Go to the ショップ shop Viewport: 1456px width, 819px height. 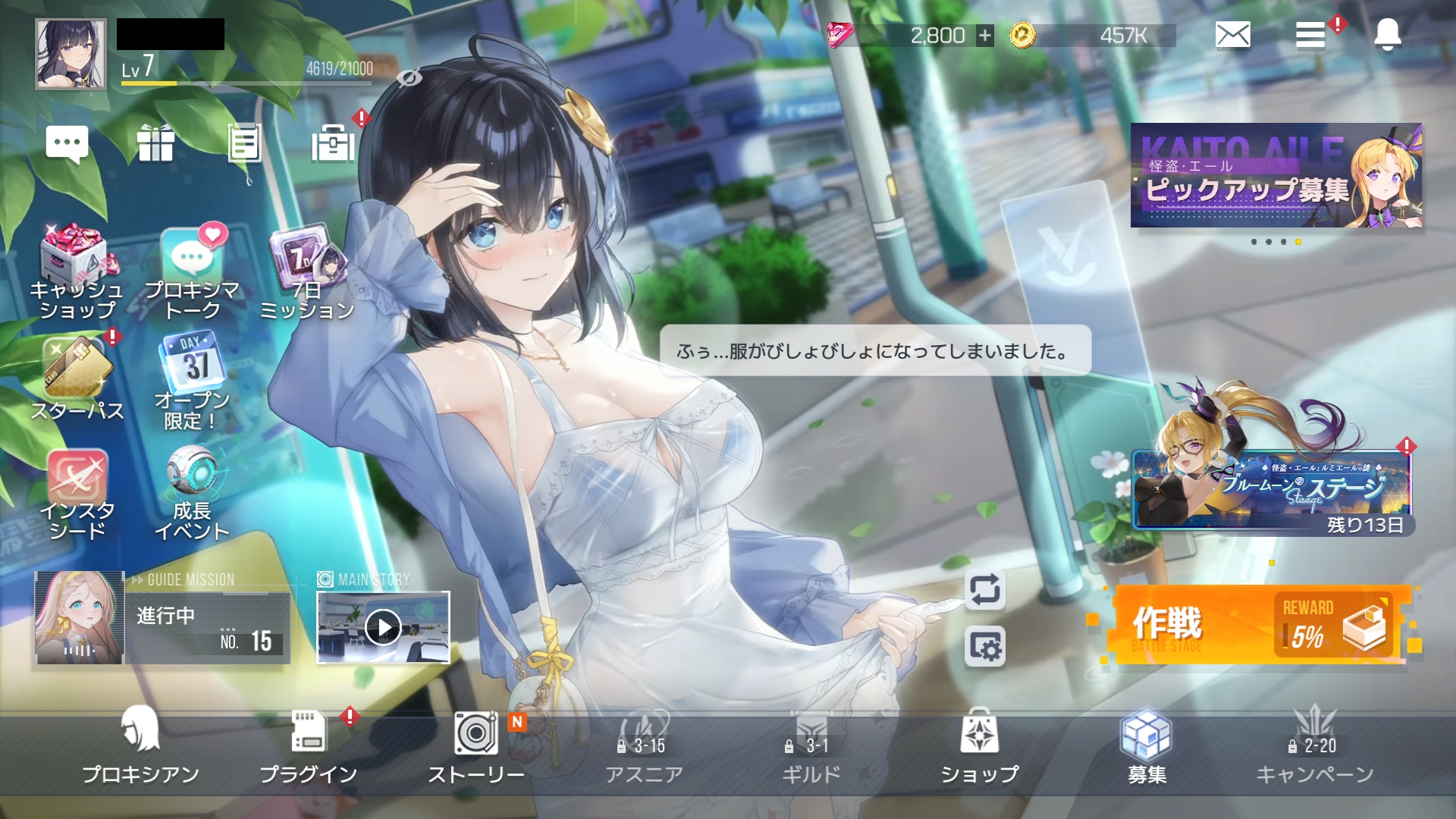click(979, 745)
